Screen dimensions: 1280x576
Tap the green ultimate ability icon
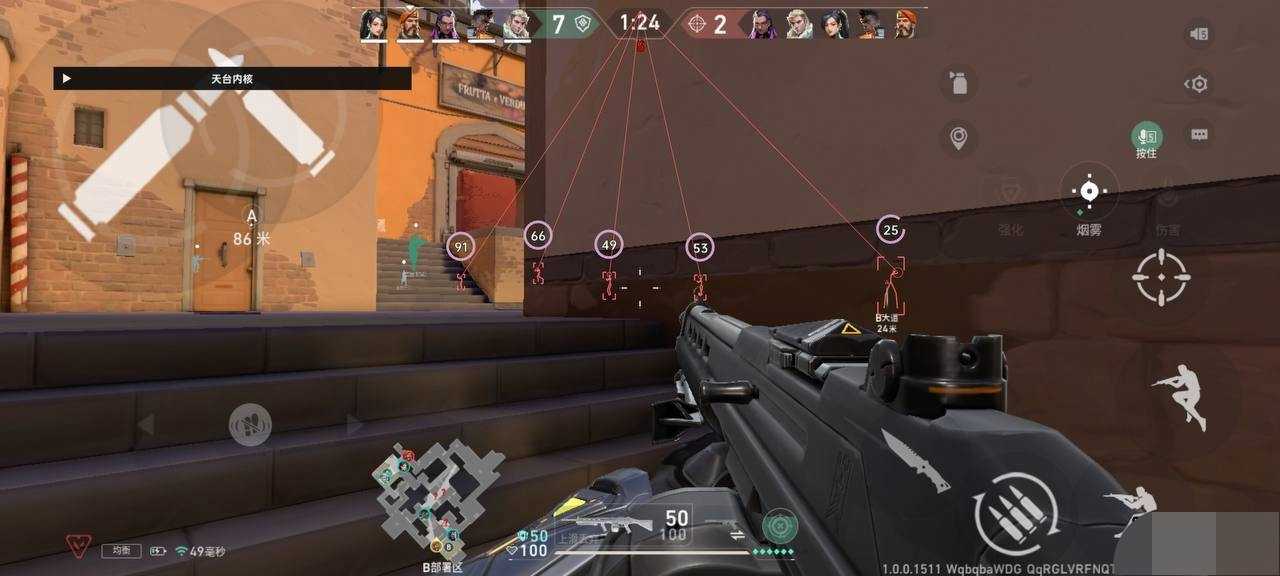click(x=778, y=526)
